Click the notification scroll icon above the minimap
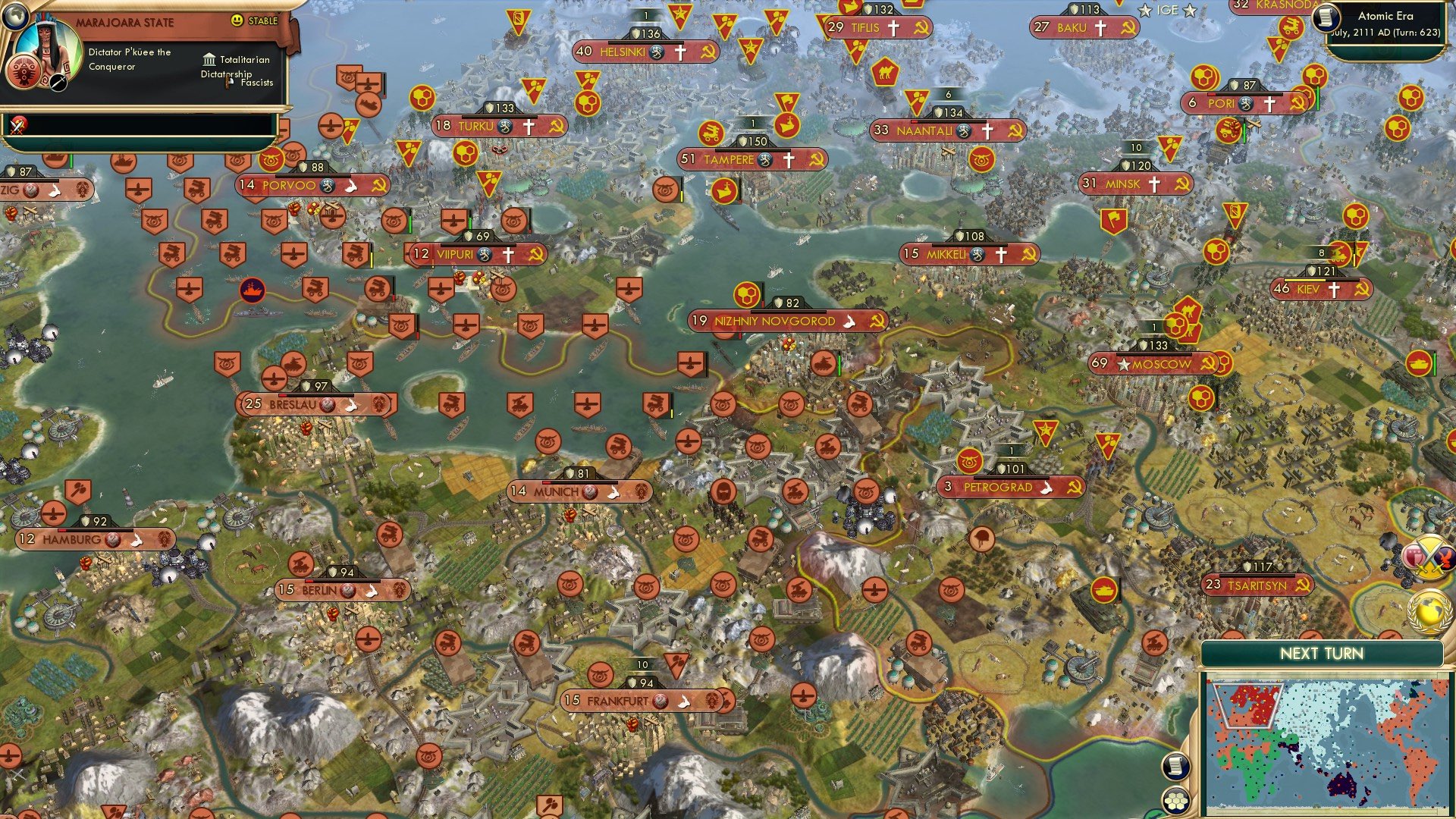This screenshot has height=819, width=1456. coord(1175,766)
